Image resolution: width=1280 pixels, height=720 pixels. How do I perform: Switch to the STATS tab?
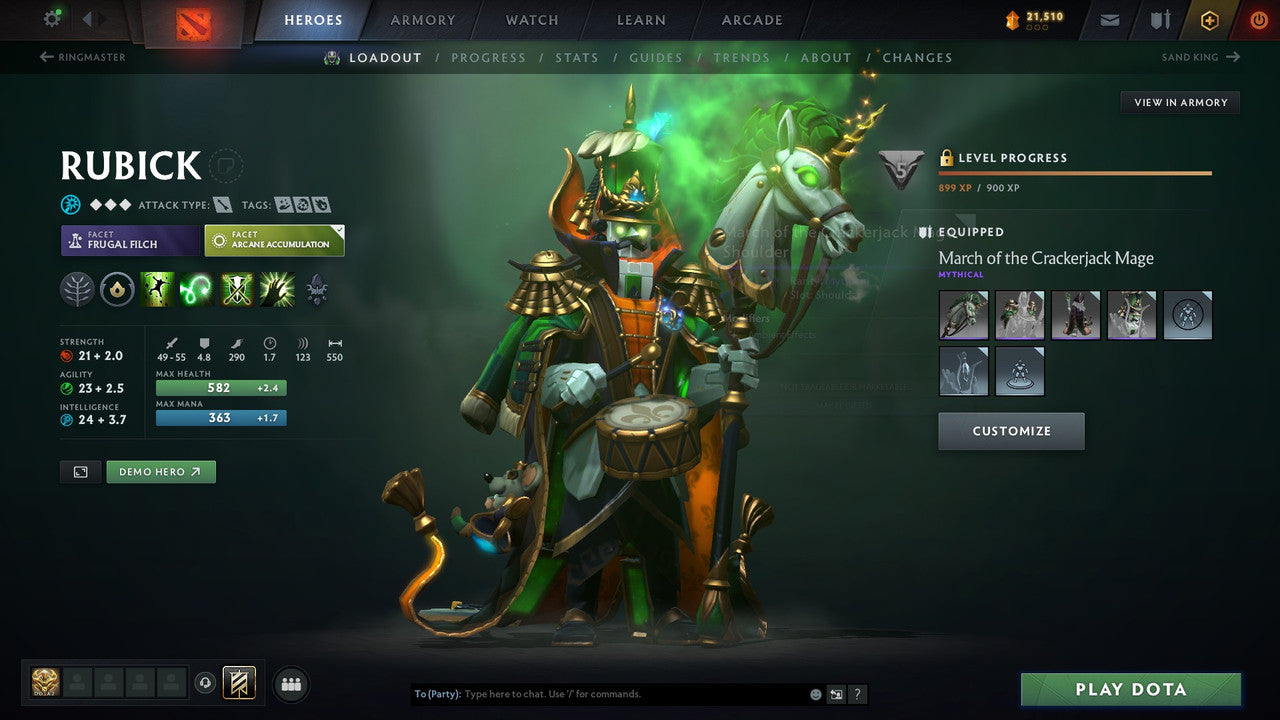pos(577,57)
